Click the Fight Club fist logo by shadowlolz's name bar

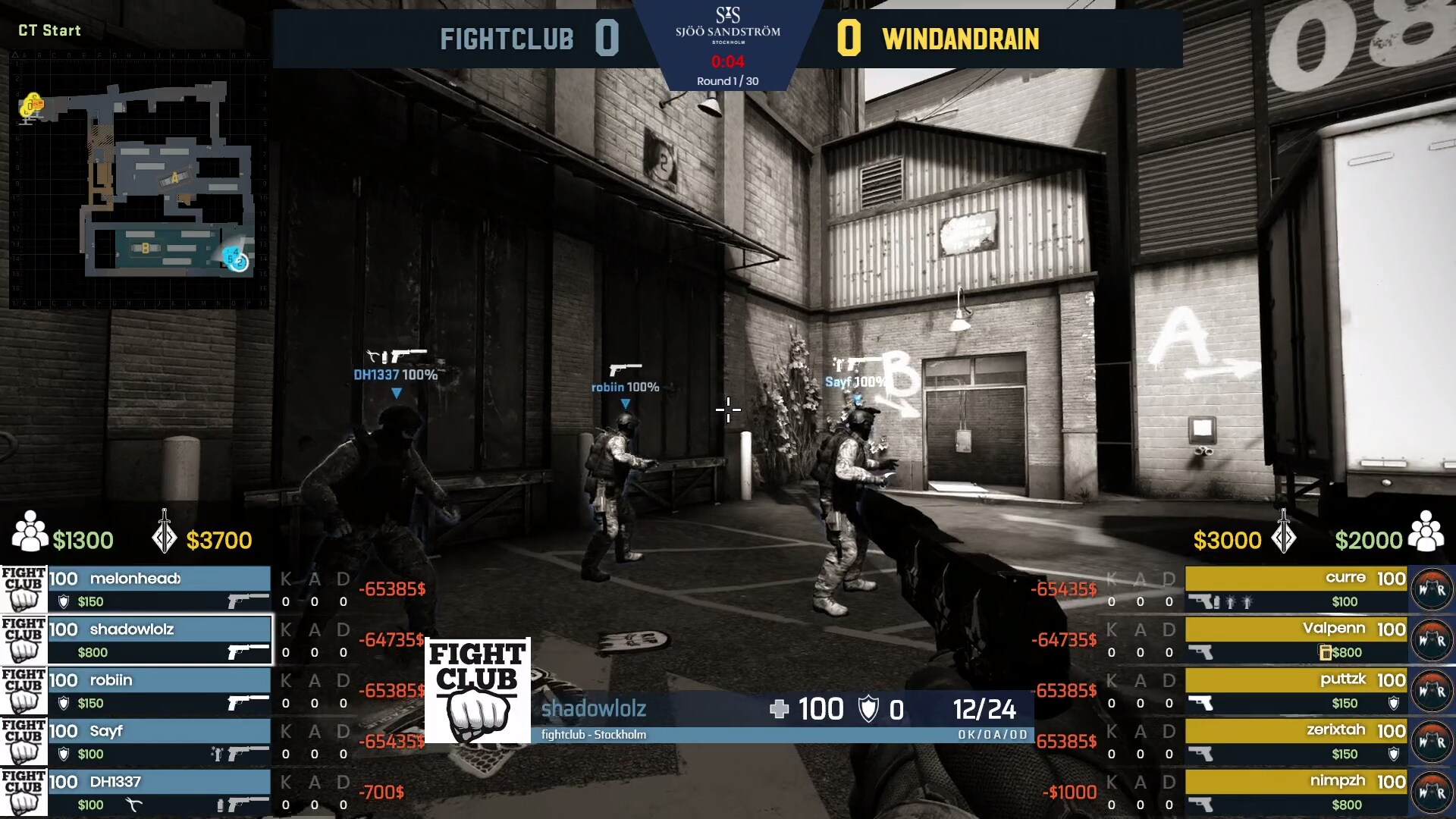[x=477, y=690]
